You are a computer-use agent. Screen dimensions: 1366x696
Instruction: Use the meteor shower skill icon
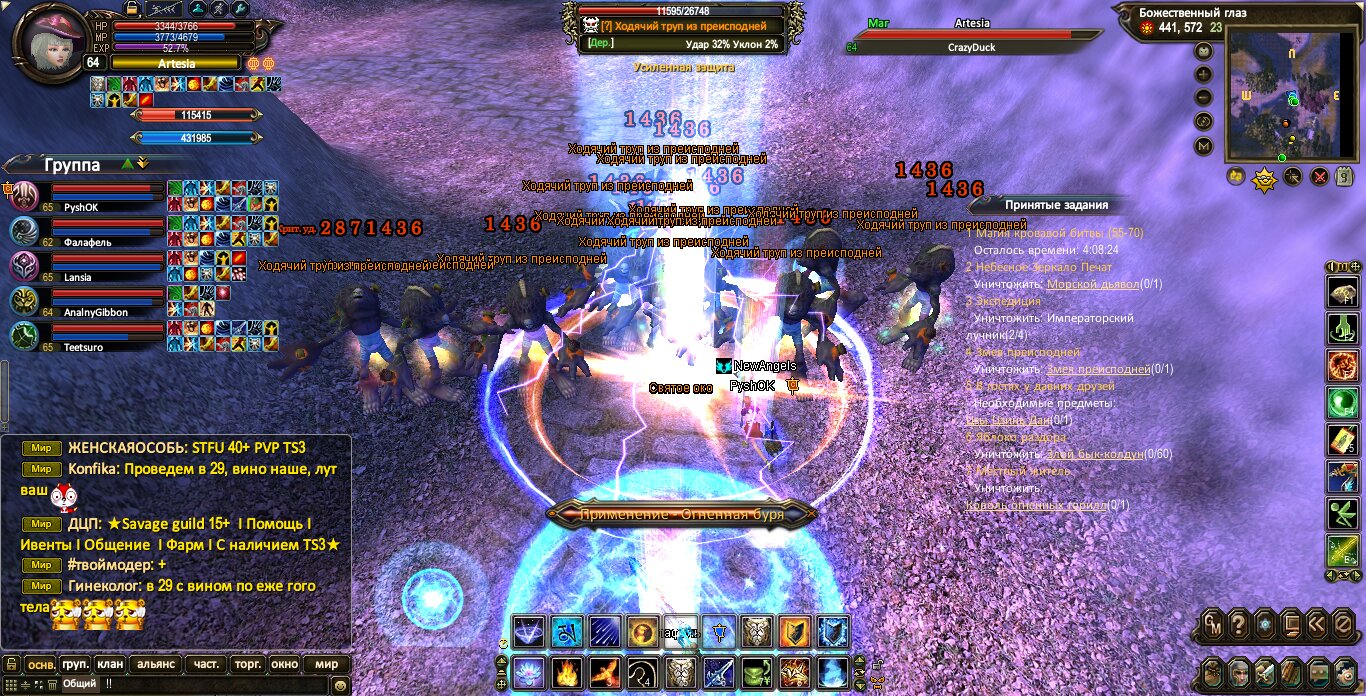coord(604,631)
